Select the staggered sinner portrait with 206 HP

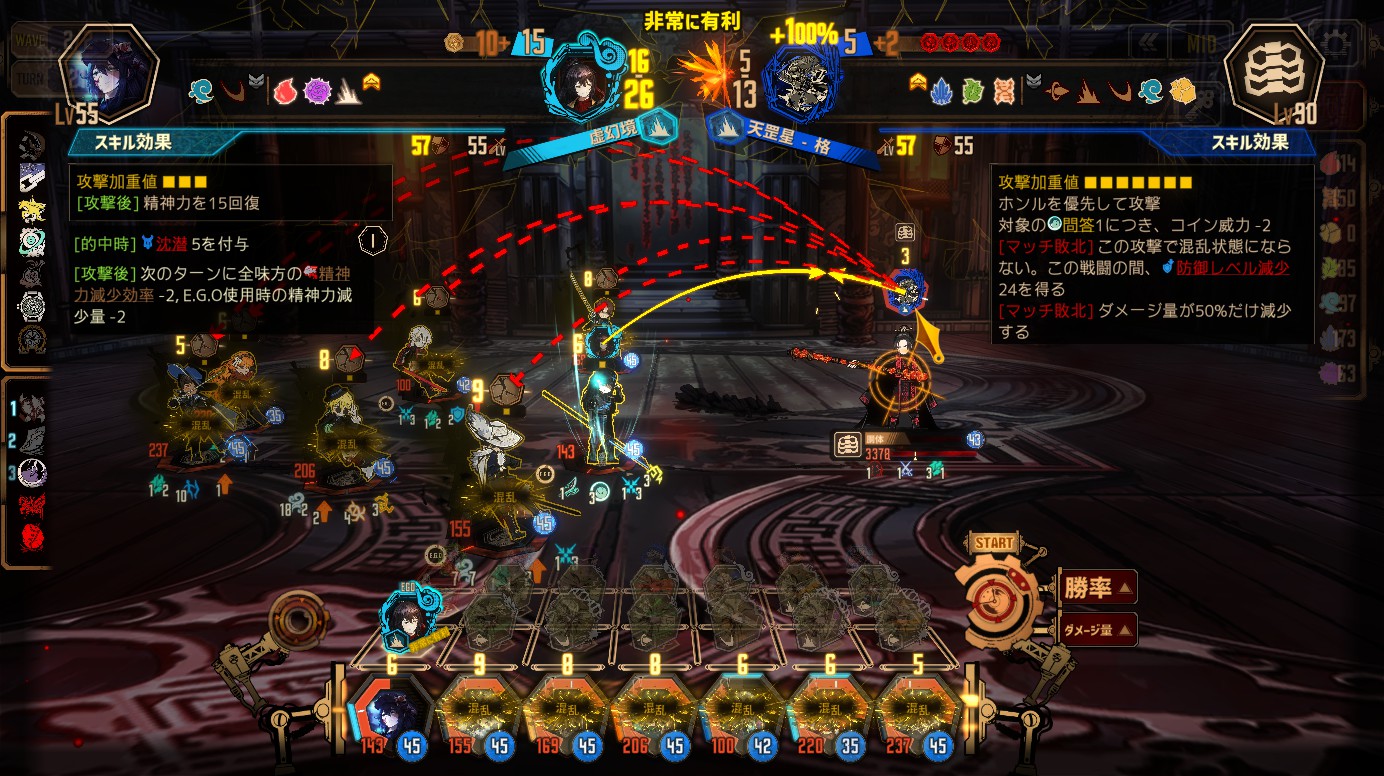[654, 710]
